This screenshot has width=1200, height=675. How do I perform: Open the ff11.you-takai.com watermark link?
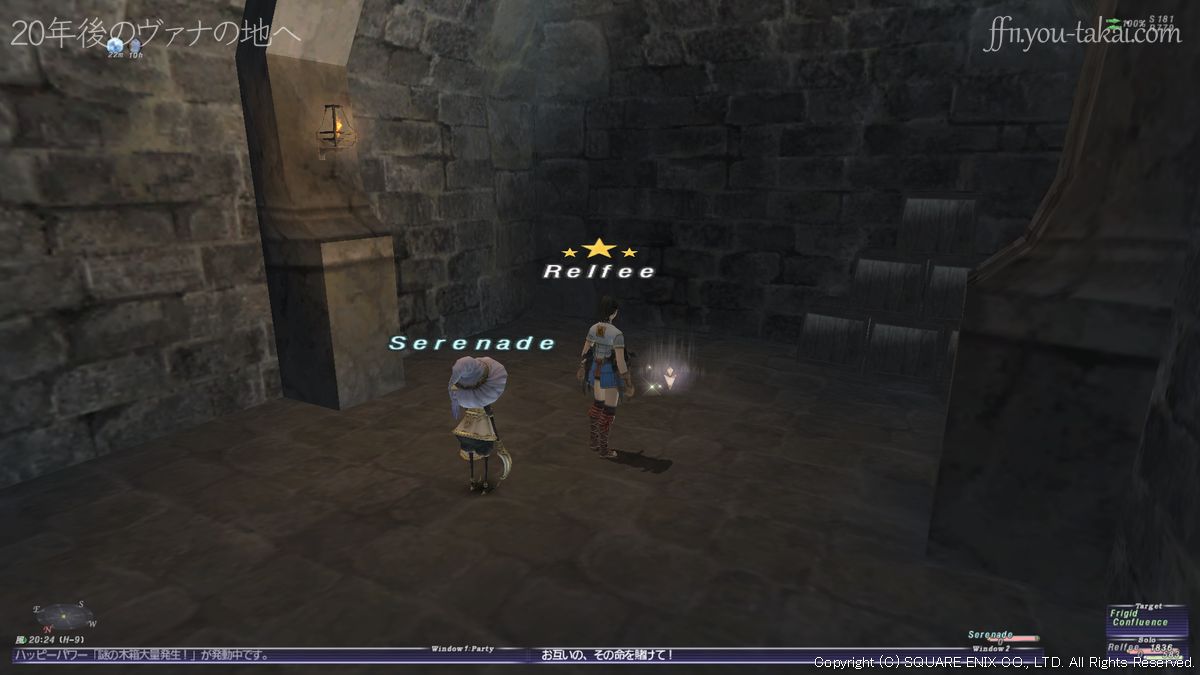coord(1081,35)
